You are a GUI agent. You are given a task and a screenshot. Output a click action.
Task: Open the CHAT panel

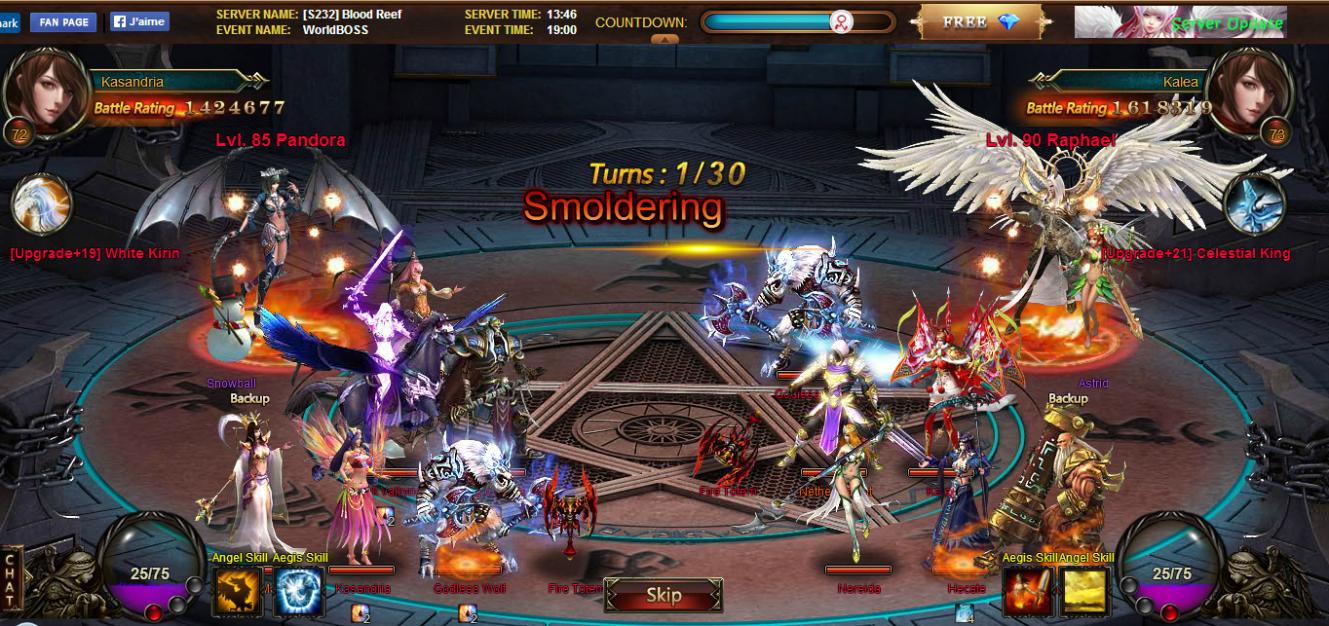[12, 579]
